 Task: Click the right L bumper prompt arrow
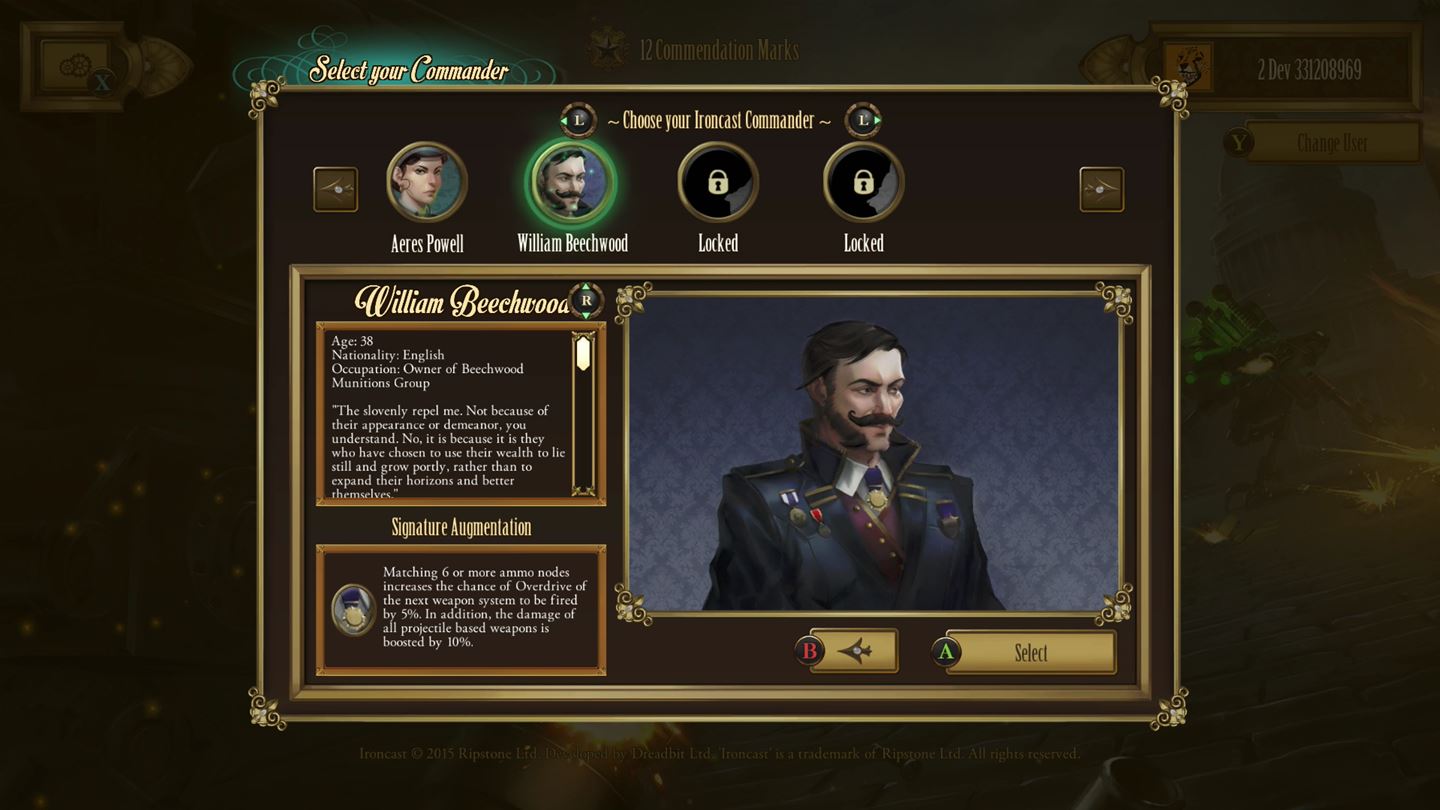[862, 120]
